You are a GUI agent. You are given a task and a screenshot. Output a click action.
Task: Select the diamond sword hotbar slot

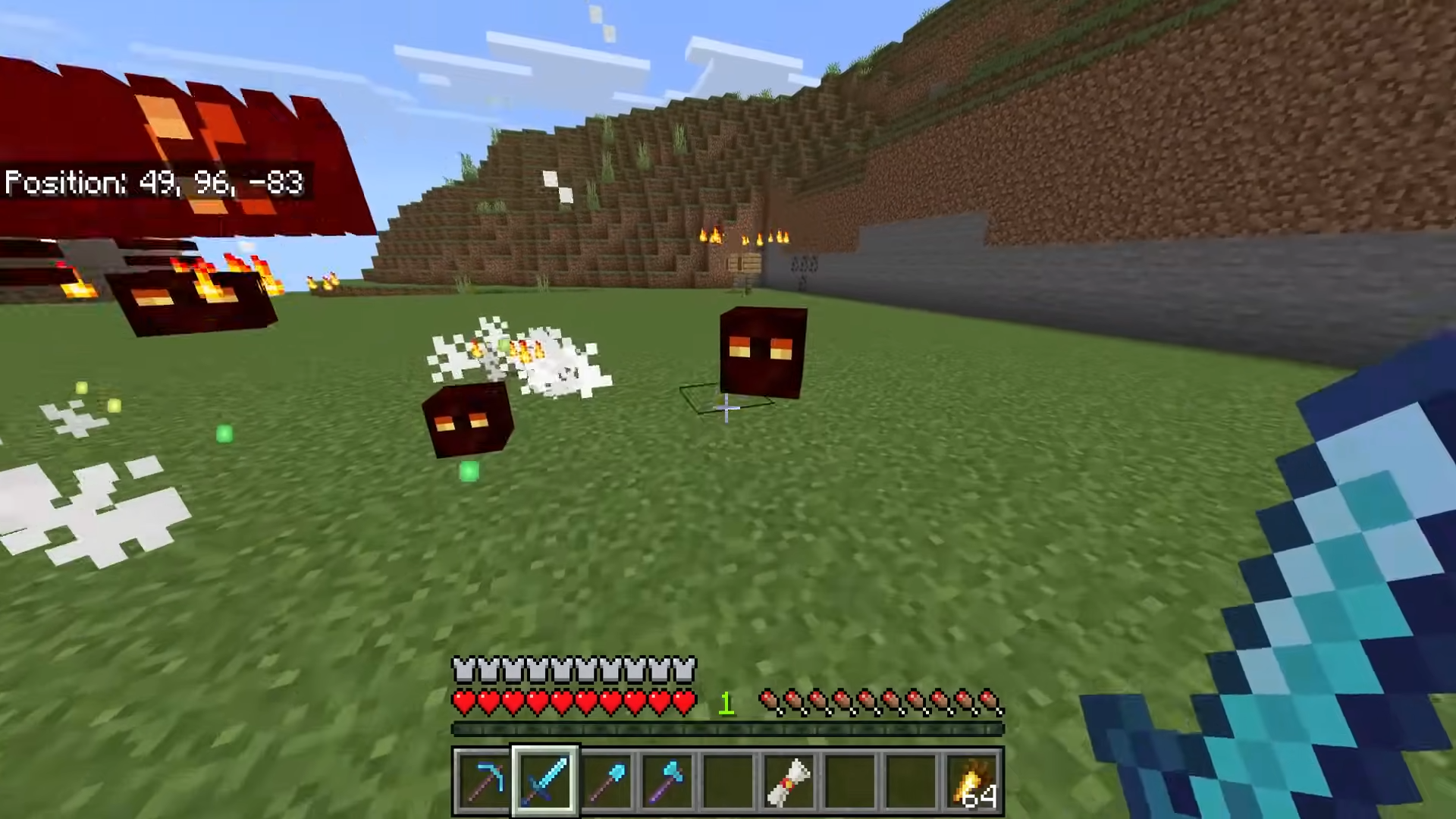pos(546,781)
